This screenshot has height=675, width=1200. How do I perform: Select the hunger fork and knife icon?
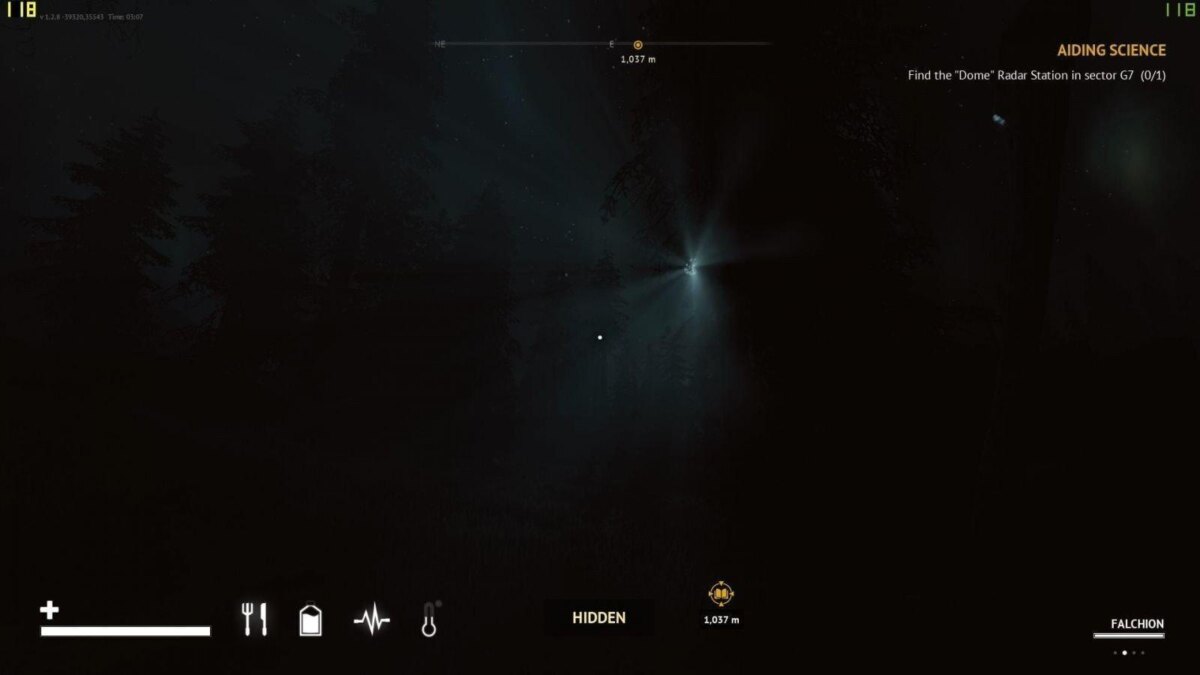coord(254,619)
